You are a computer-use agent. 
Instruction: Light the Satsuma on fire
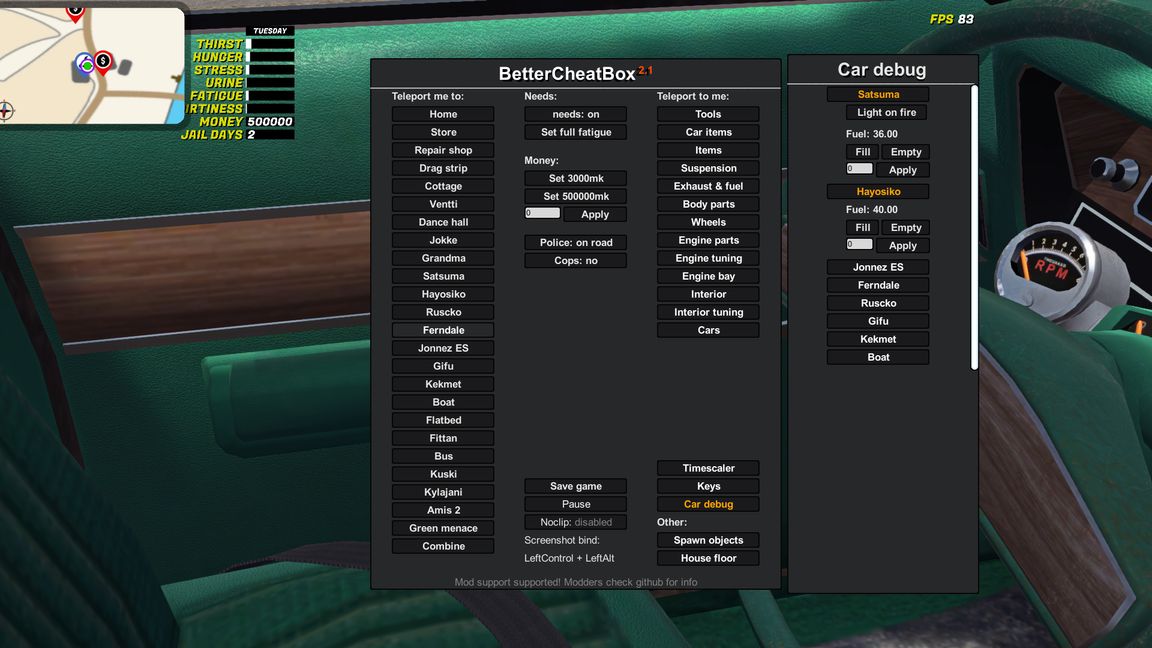click(886, 112)
